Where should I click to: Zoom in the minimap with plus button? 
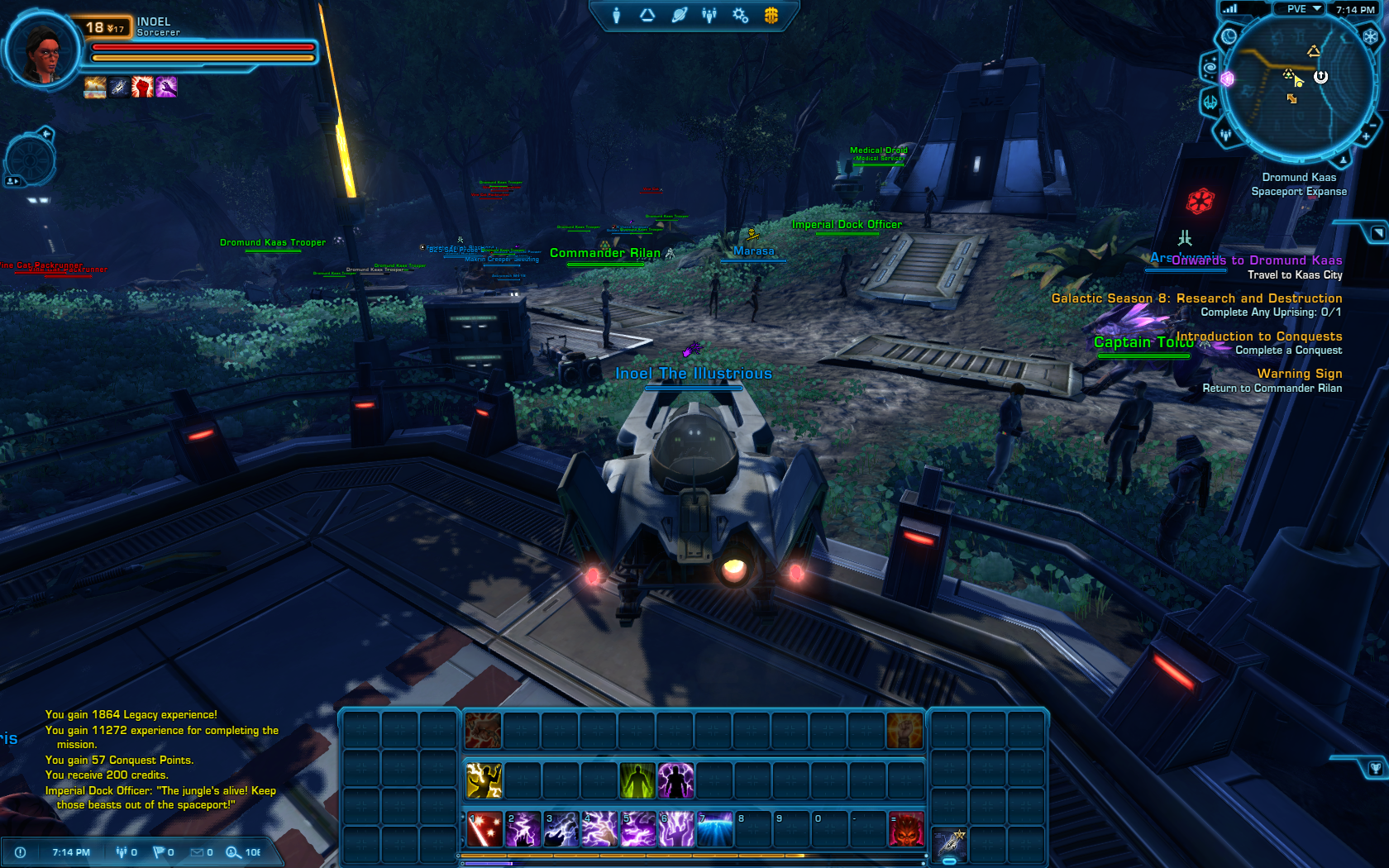[x=1367, y=136]
